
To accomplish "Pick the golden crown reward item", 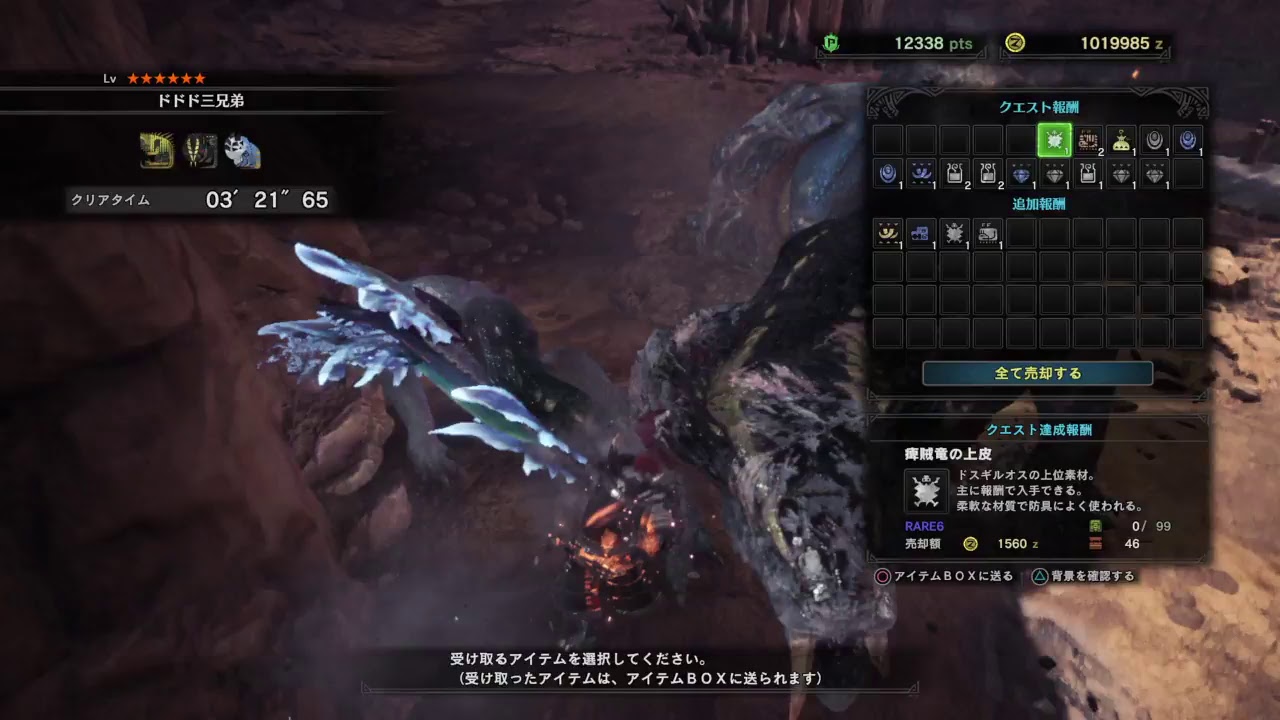I will [x=1121, y=143].
